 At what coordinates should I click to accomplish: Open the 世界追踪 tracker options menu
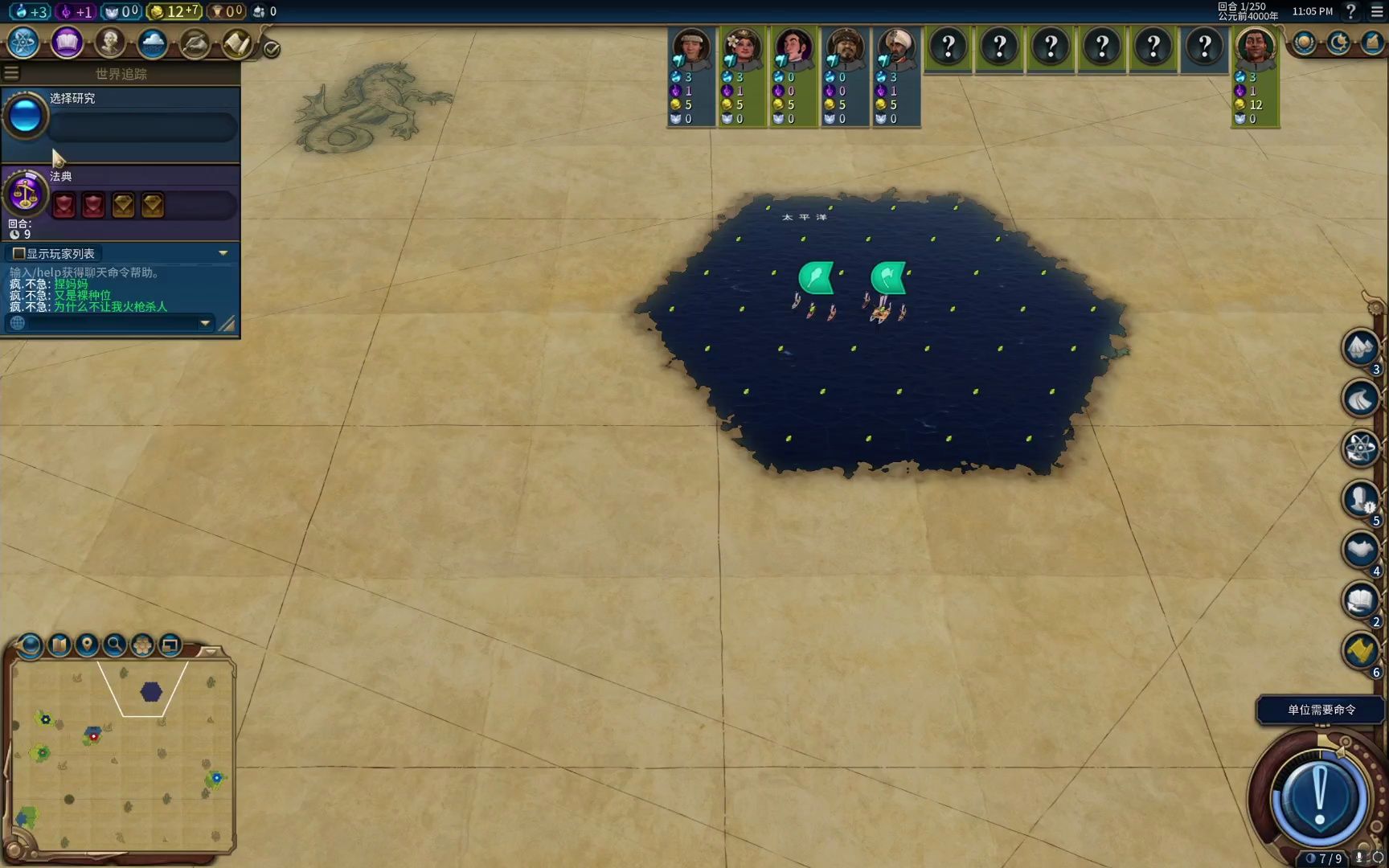11,74
